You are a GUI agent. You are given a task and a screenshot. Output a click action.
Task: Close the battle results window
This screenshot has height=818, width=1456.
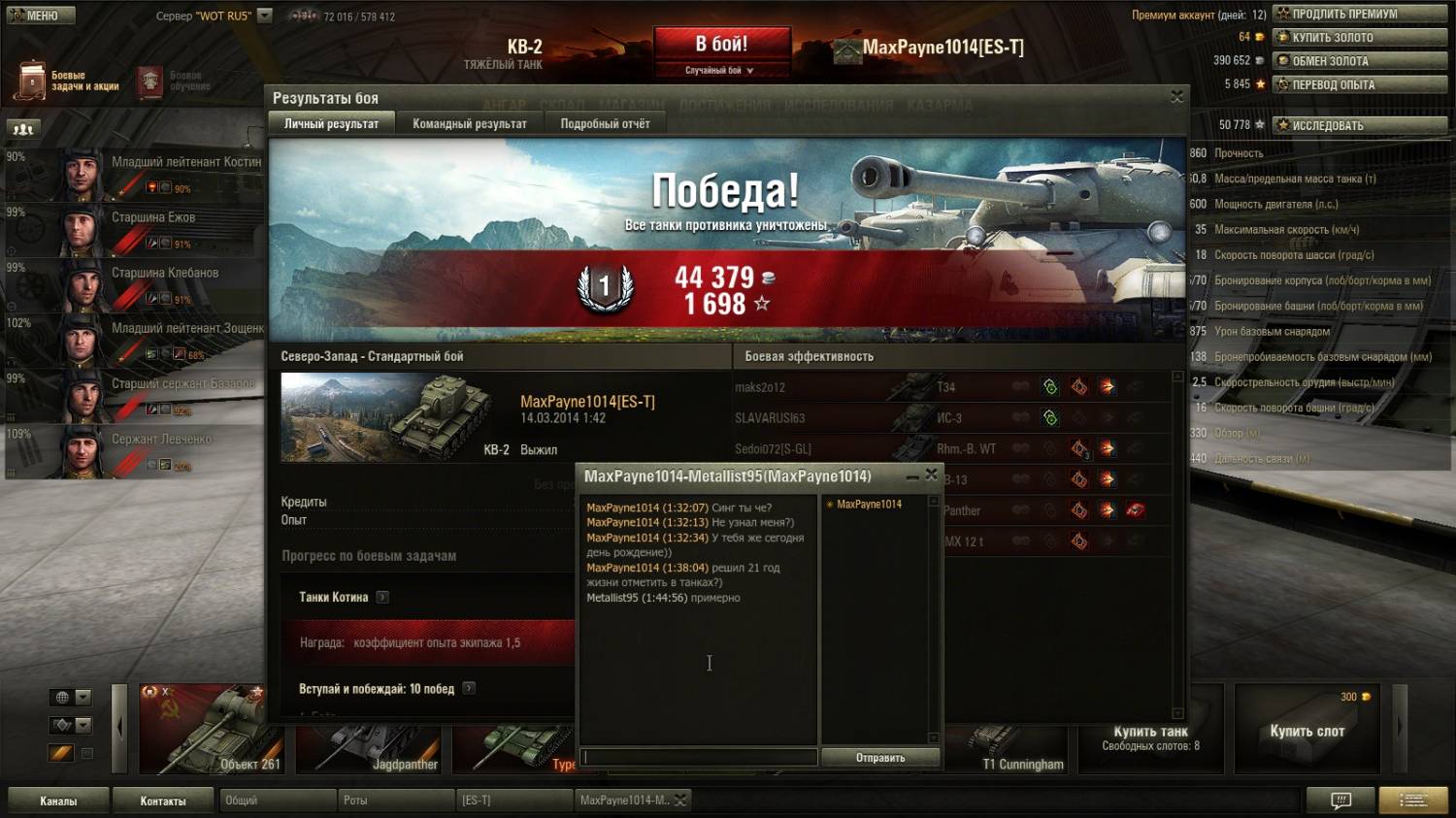coord(1176,97)
